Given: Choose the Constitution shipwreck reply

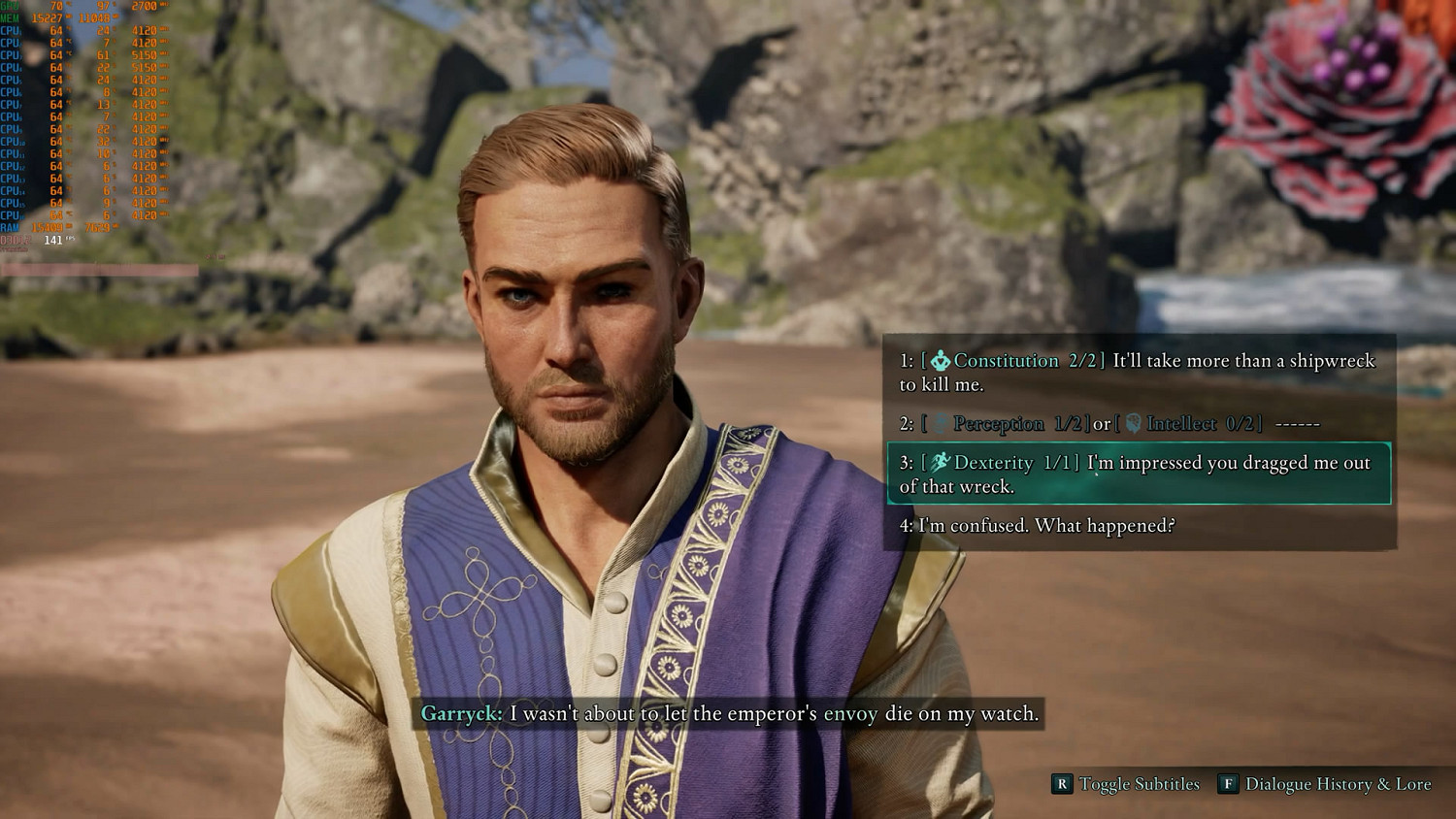Looking at the screenshot, I should (1138, 373).
